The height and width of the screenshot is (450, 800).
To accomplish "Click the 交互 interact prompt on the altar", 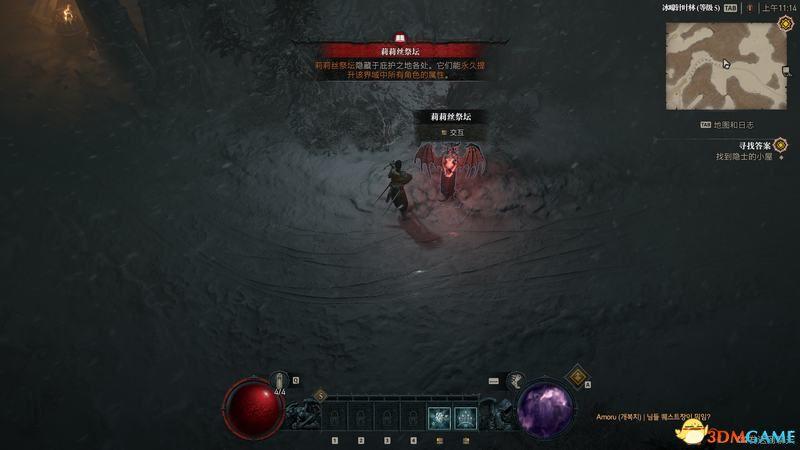I will click(x=452, y=132).
